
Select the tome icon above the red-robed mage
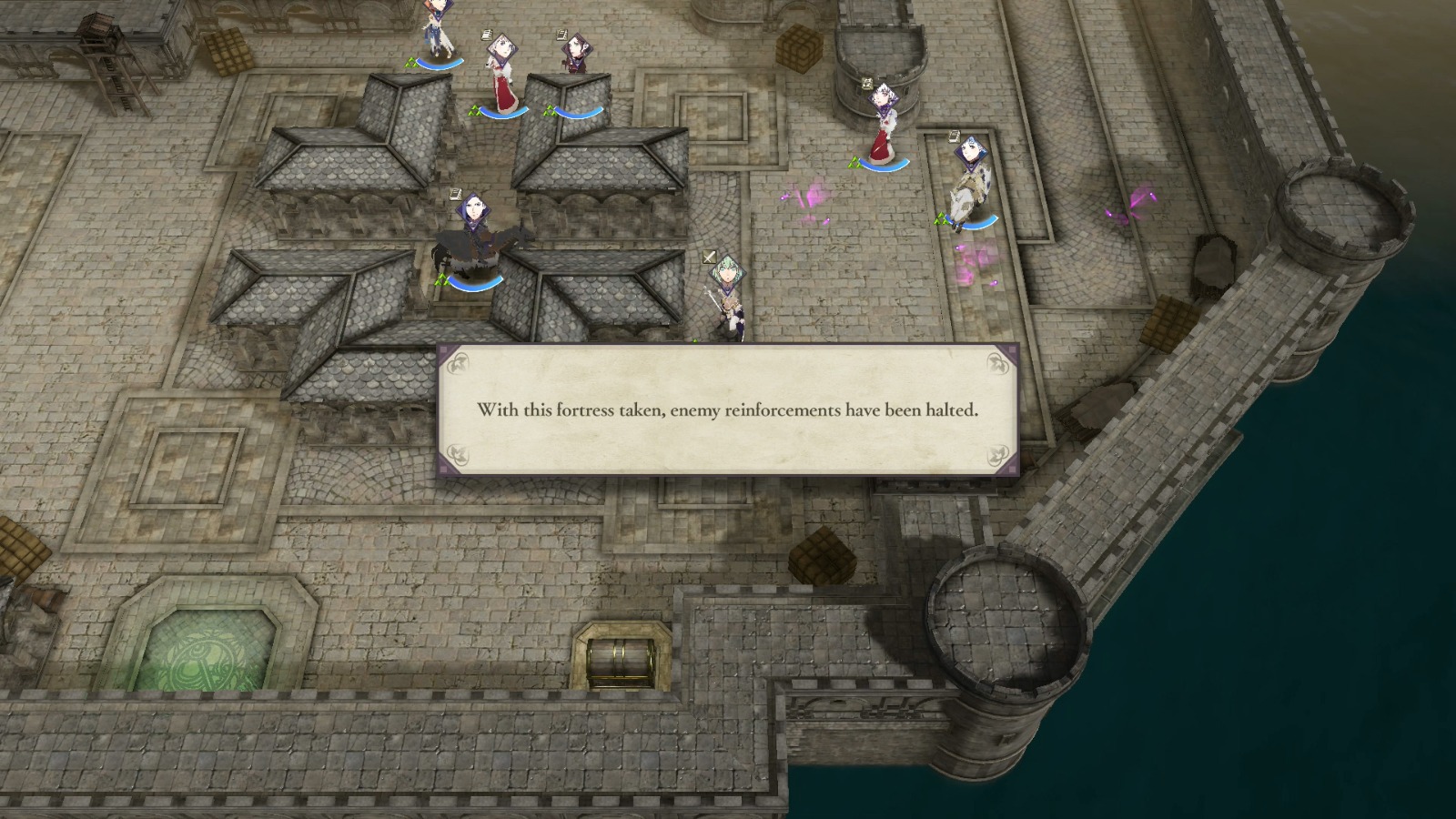pos(486,34)
